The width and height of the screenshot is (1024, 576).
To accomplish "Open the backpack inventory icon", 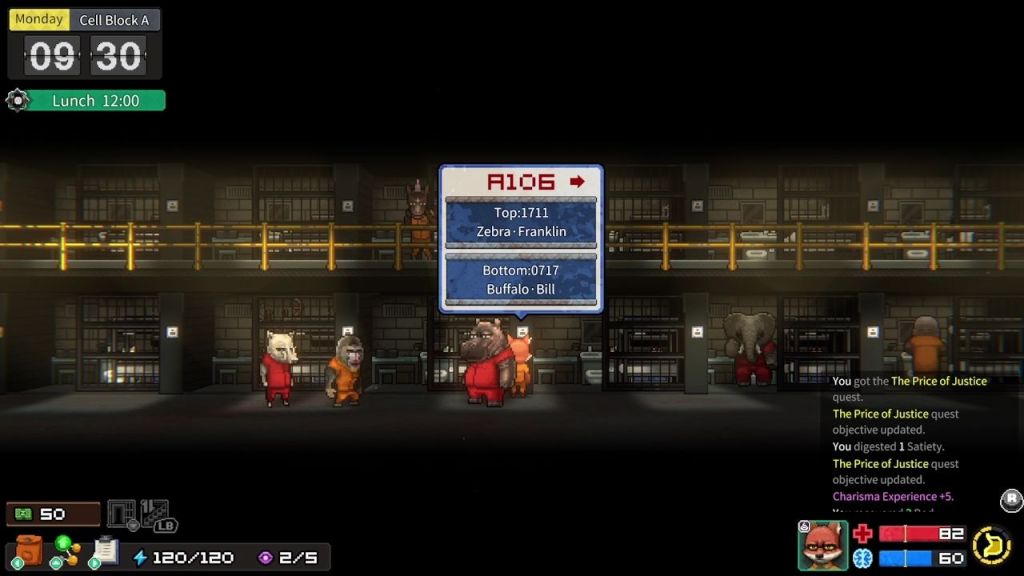I will tap(29, 551).
